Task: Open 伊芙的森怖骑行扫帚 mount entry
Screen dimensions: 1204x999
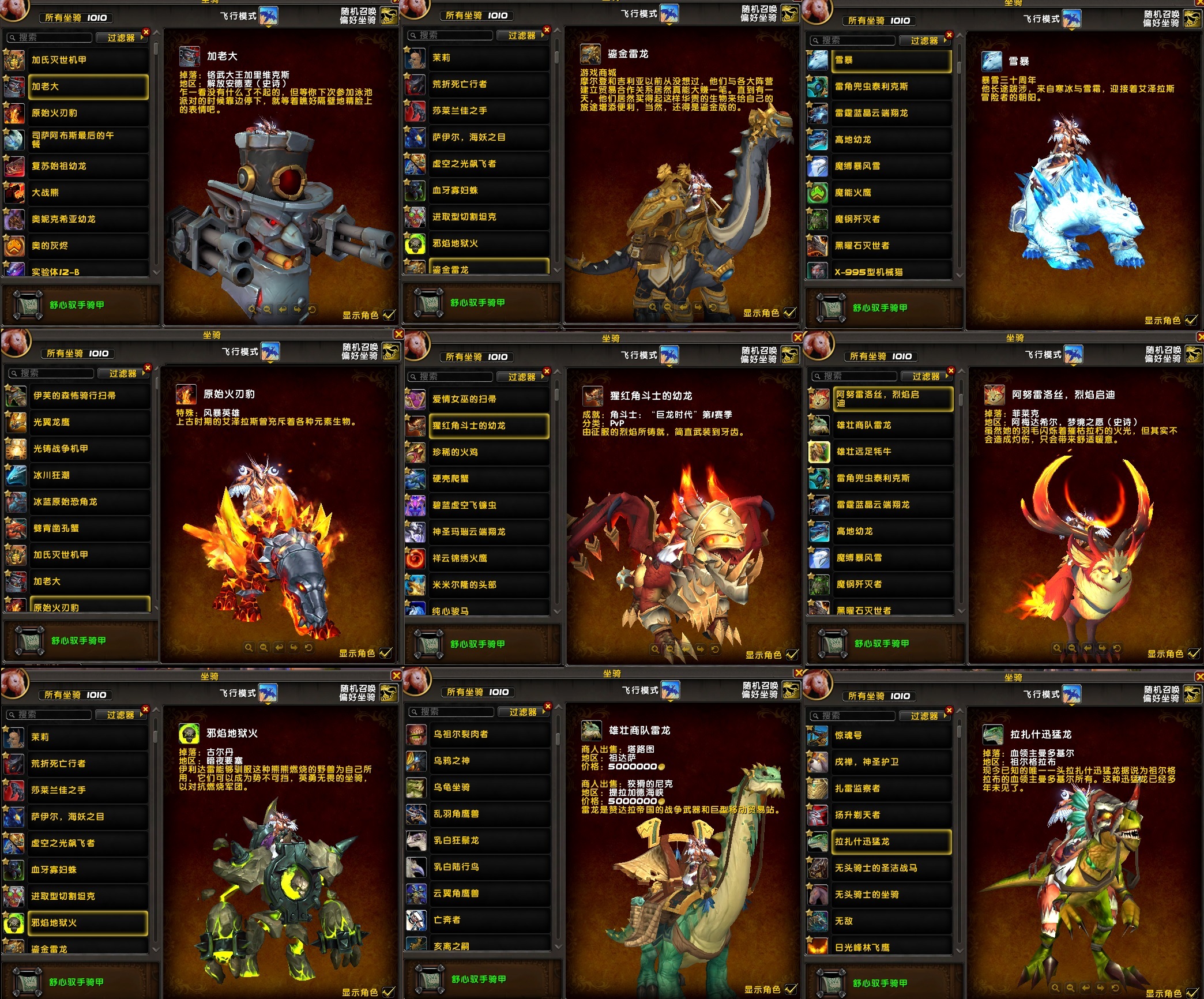Action: point(89,396)
